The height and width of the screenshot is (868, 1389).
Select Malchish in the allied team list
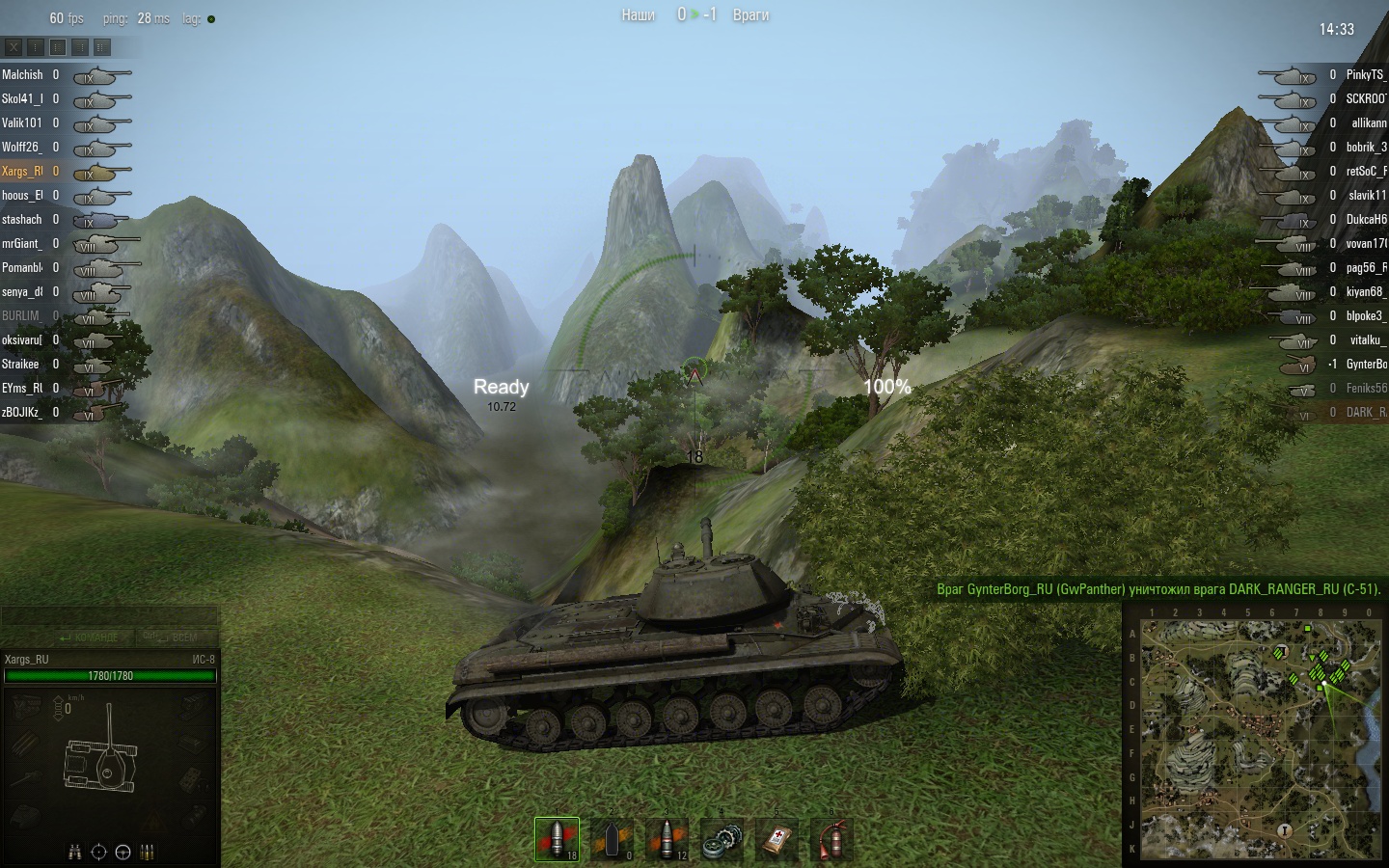click(x=22, y=74)
